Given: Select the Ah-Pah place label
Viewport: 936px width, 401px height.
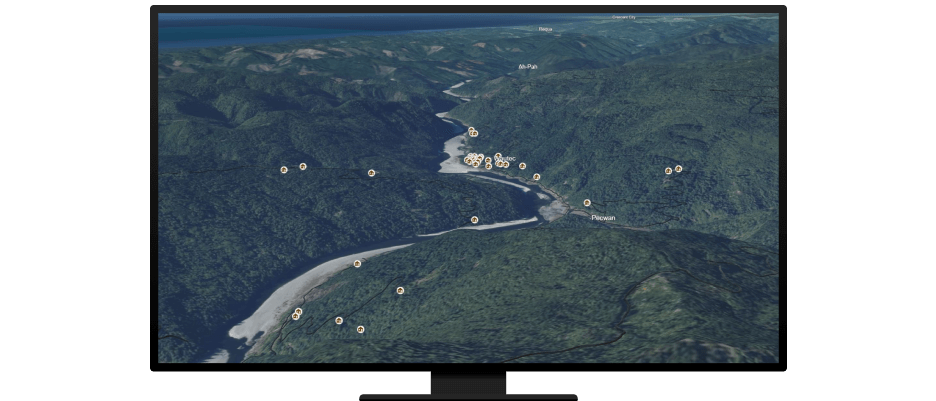Looking at the screenshot, I should 528,67.
